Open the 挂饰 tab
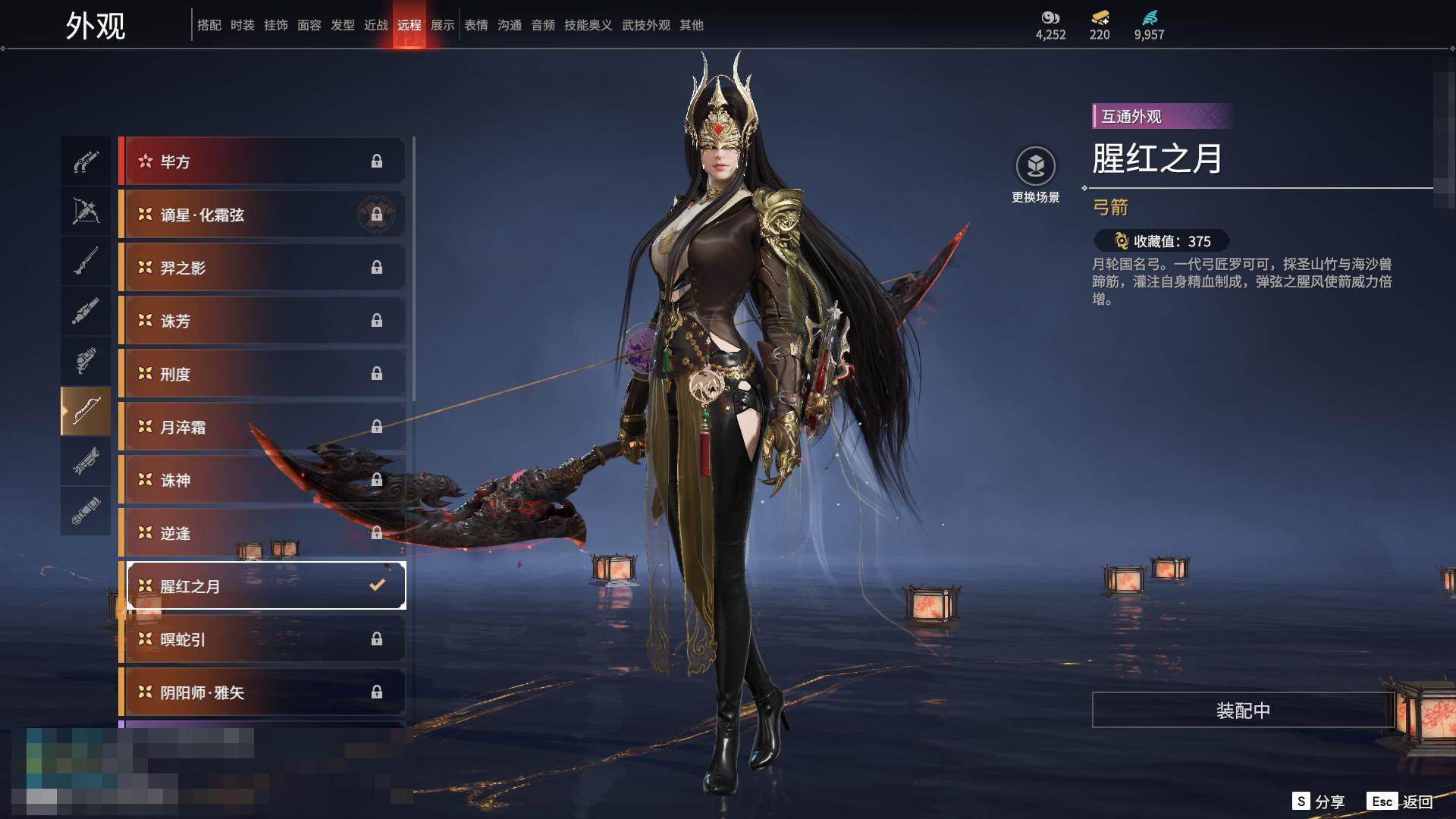Viewport: 1456px width, 819px height. tap(276, 25)
